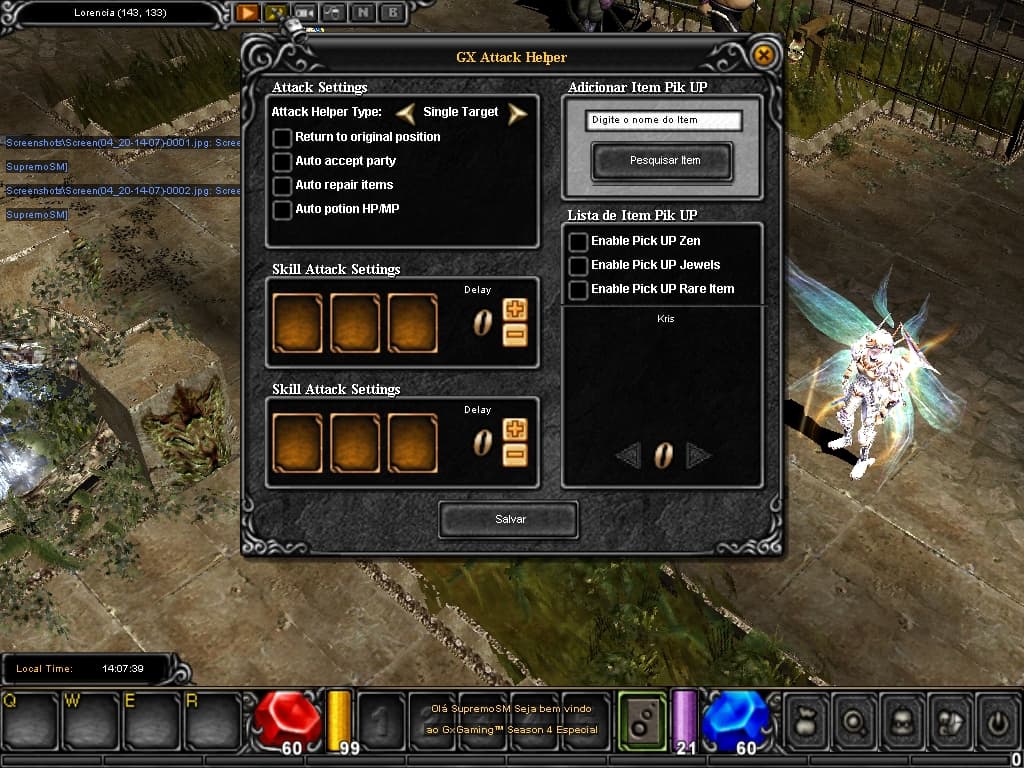Click the camera icon in the top toolbar
This screenshot has width=1024, height=768.
click(x=304, y=13)
